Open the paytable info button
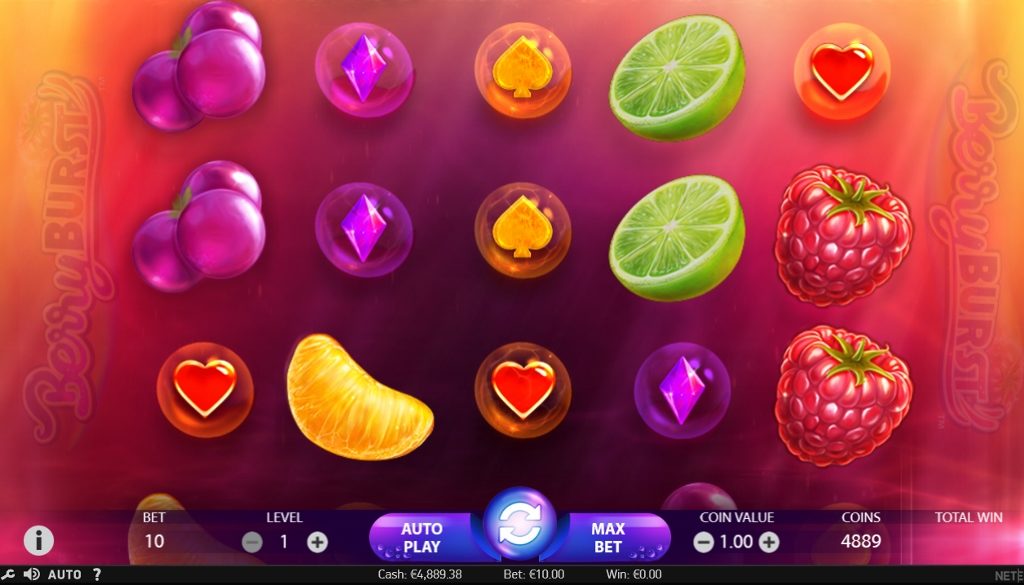 (x=38, y=541)
